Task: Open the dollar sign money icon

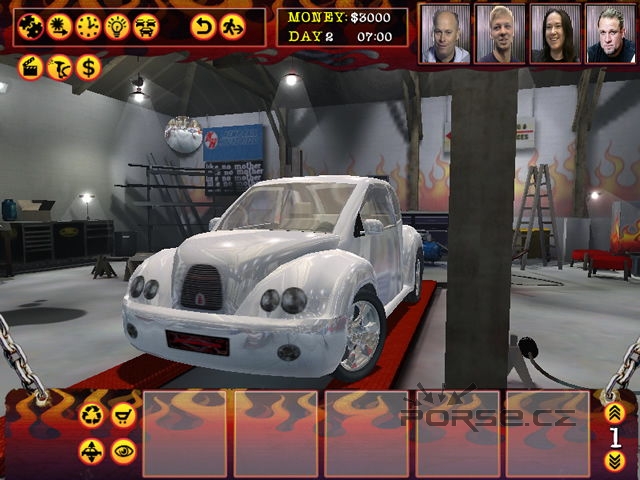Action: tap(88, 68)
